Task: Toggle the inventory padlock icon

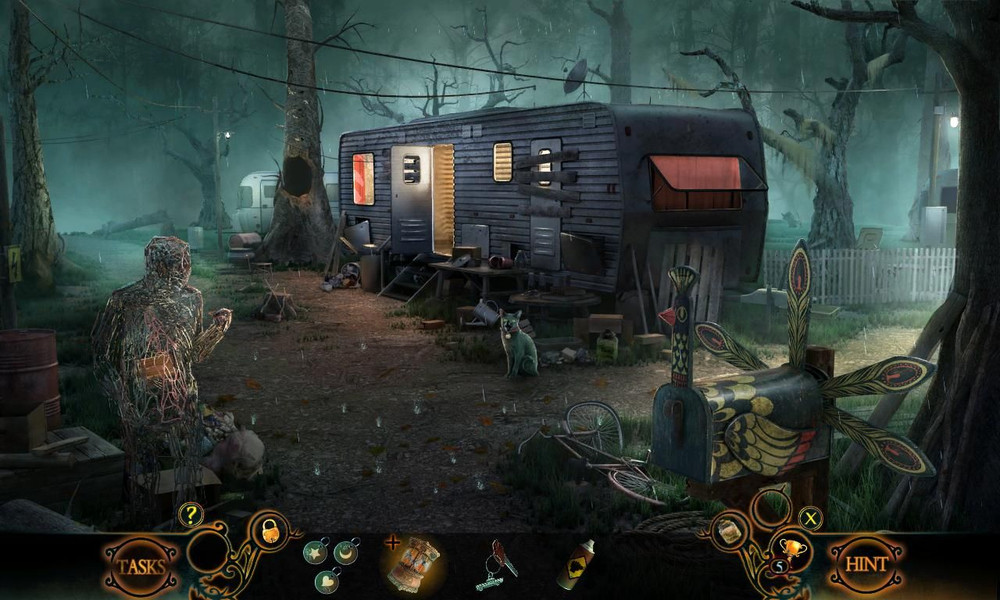Action: (269, 530)
